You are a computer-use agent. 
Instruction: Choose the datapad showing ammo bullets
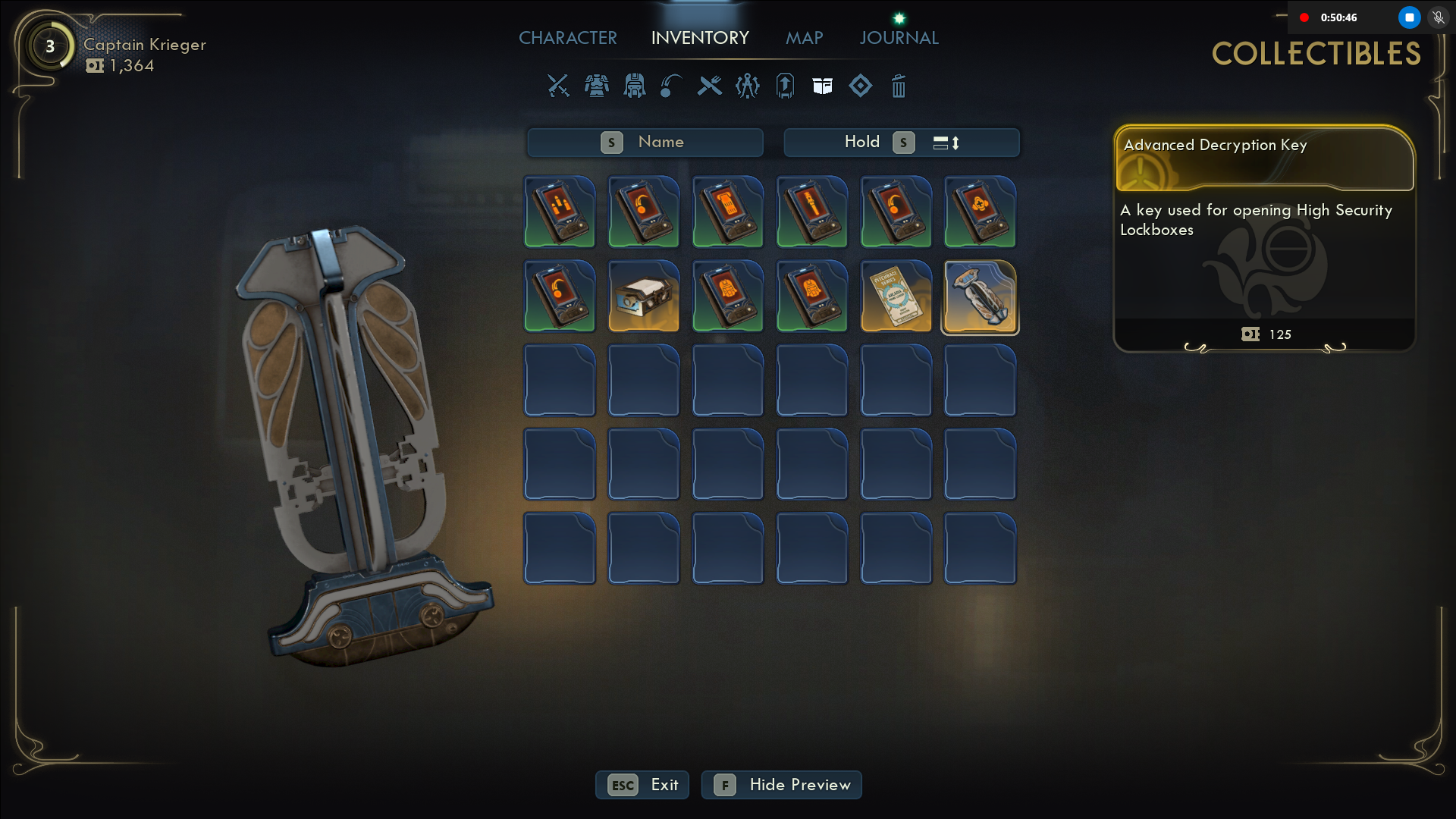560,212
